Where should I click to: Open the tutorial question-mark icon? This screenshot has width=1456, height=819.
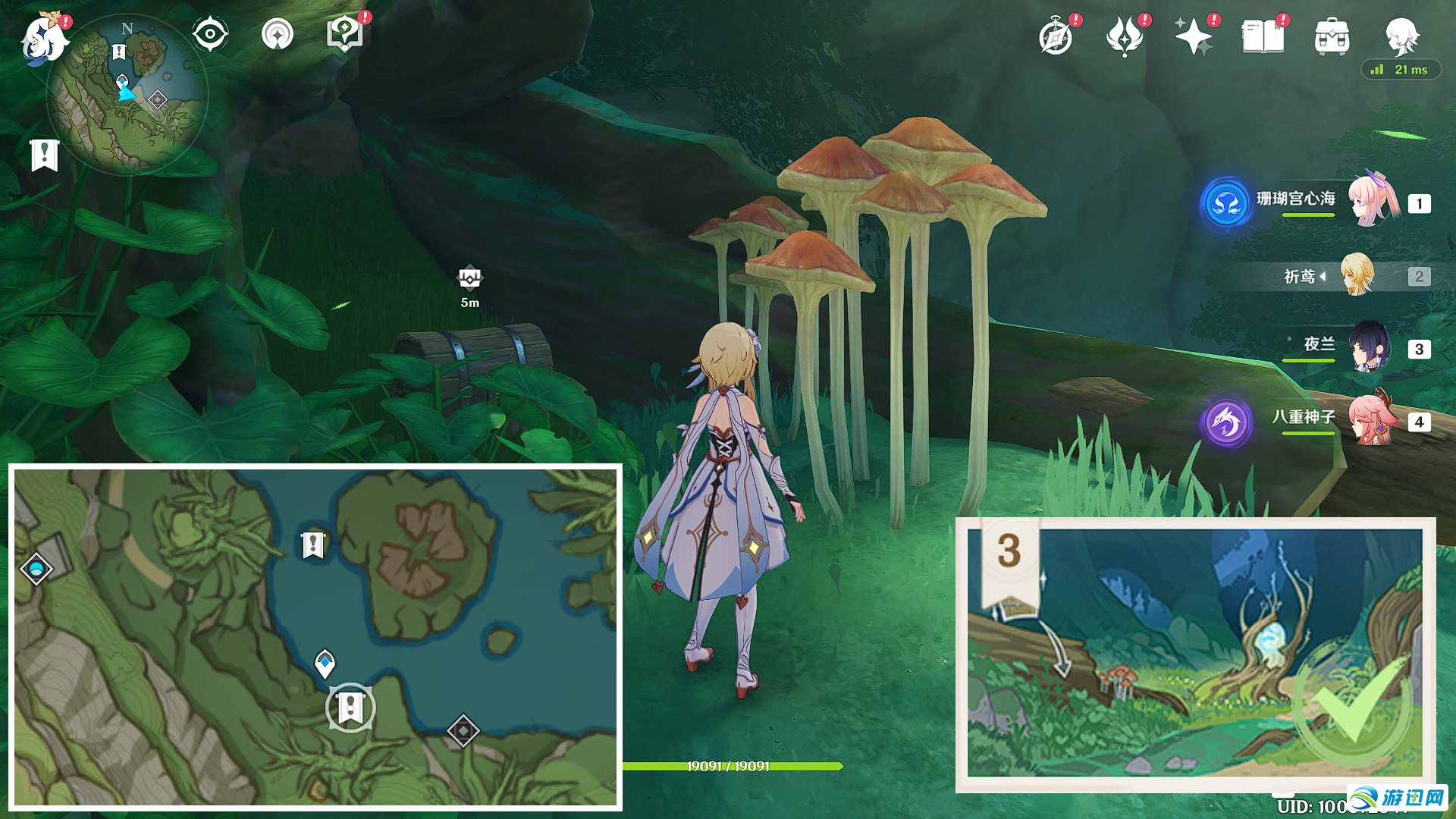345,34
